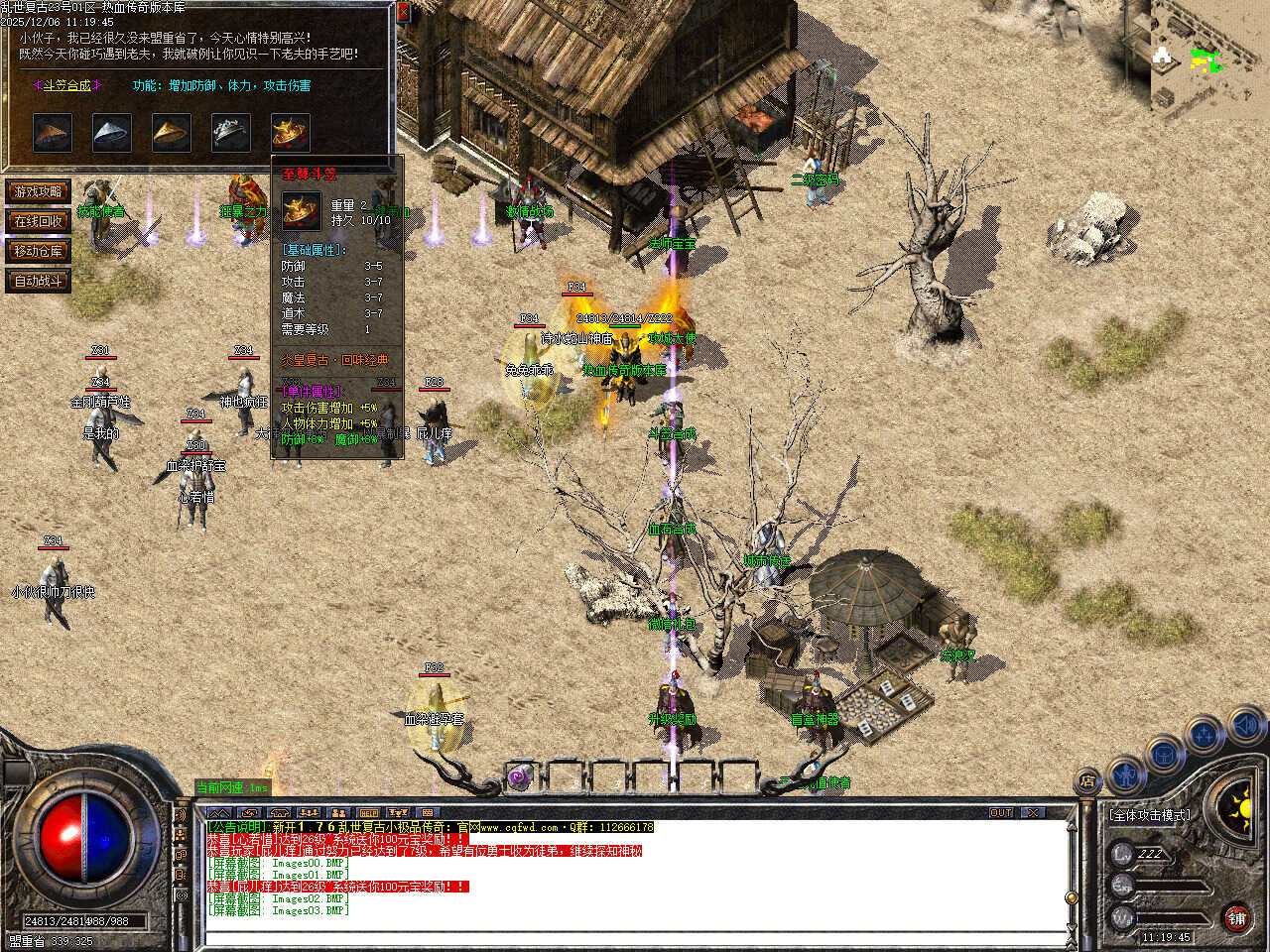Open the 游戏攻略 game guide
1270x952 pixels.
38,191
